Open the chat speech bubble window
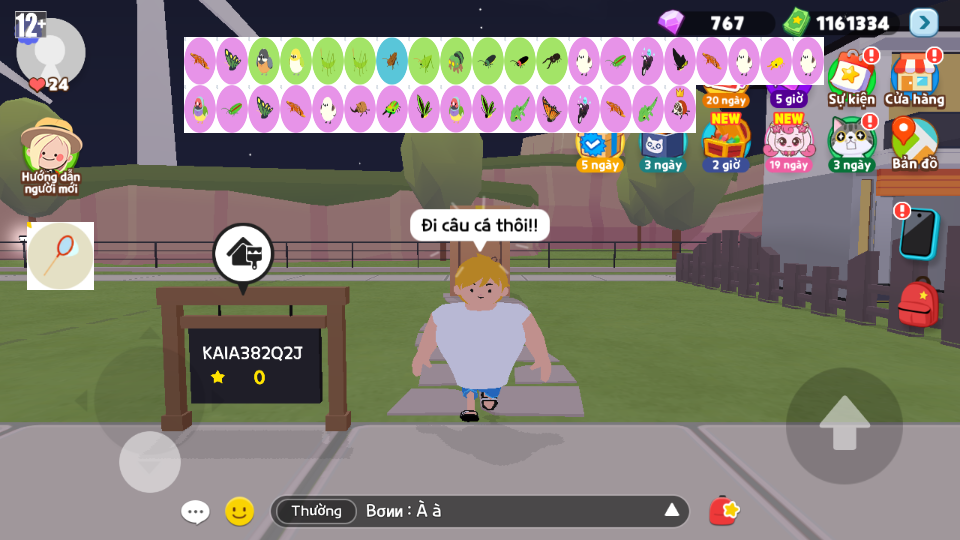 tap(195, 512)
